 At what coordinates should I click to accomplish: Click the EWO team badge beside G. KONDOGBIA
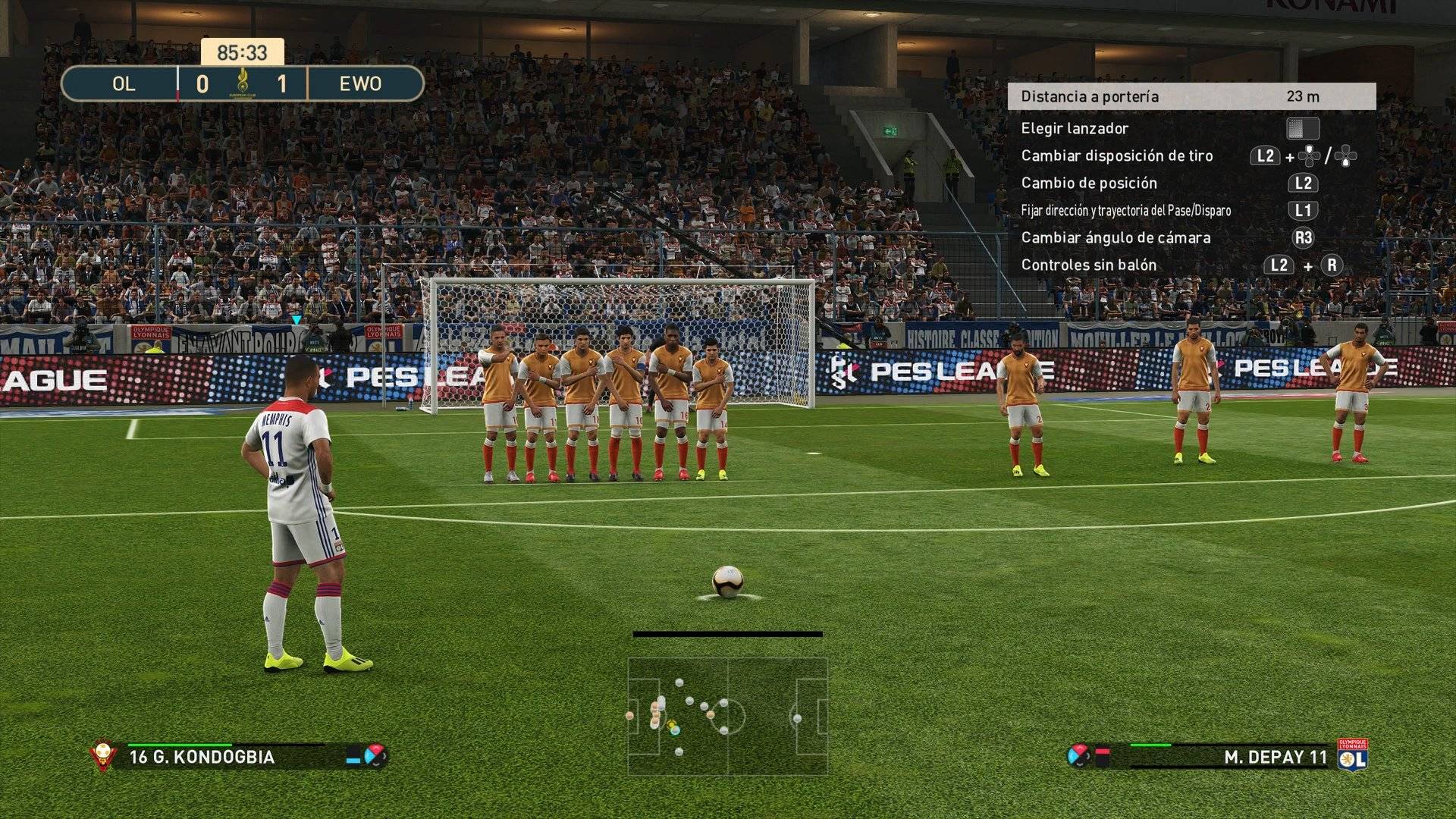point(102,754)
